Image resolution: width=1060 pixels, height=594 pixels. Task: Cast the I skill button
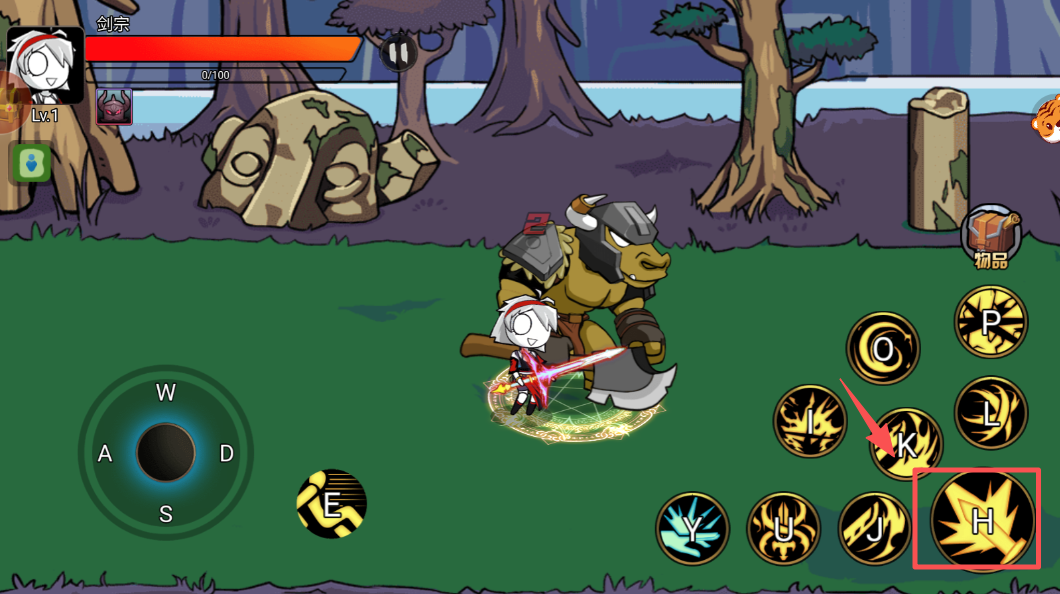pyautogui.click(x=810, y=422)
